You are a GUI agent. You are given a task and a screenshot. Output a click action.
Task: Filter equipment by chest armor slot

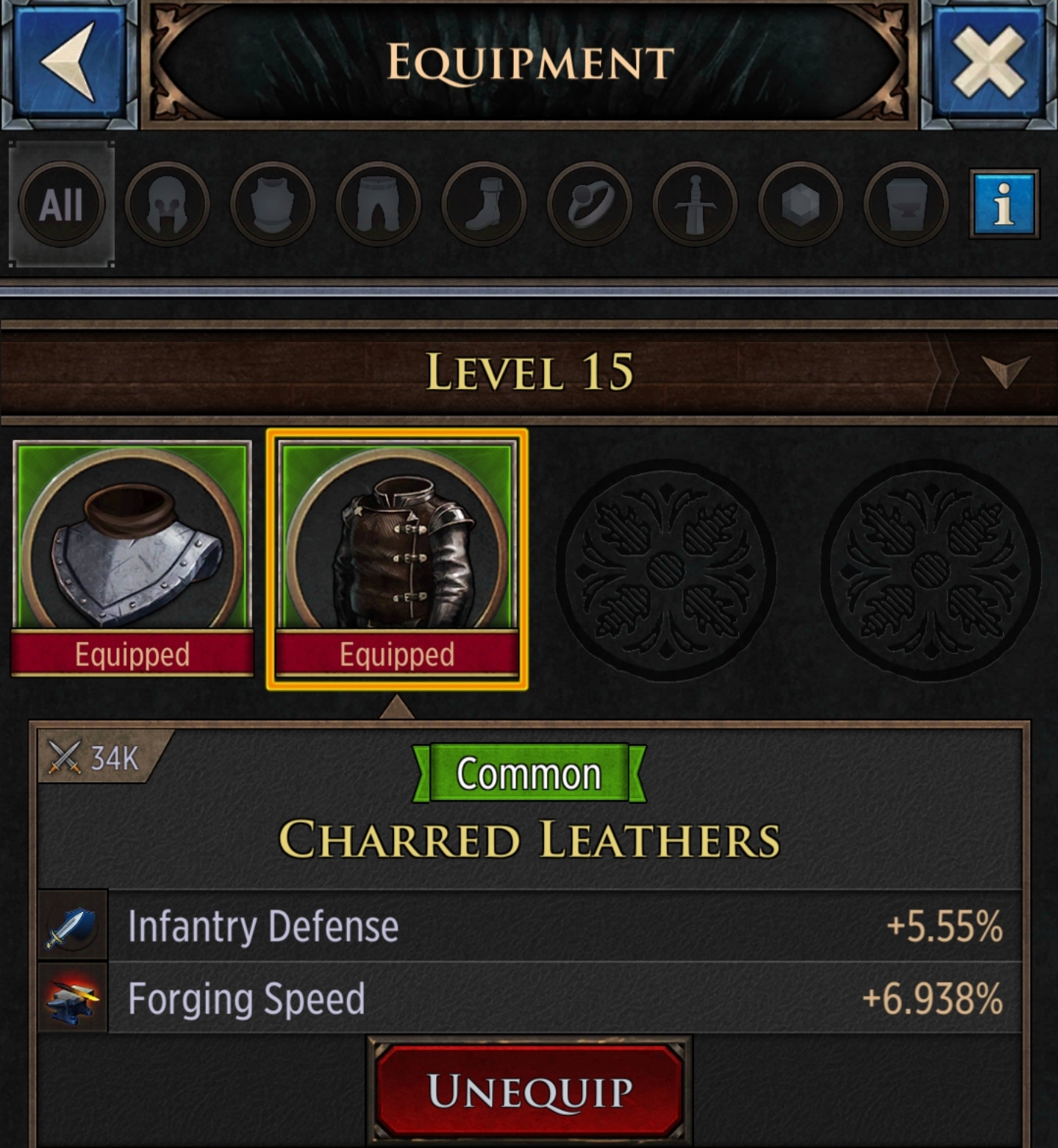(271, 204)
